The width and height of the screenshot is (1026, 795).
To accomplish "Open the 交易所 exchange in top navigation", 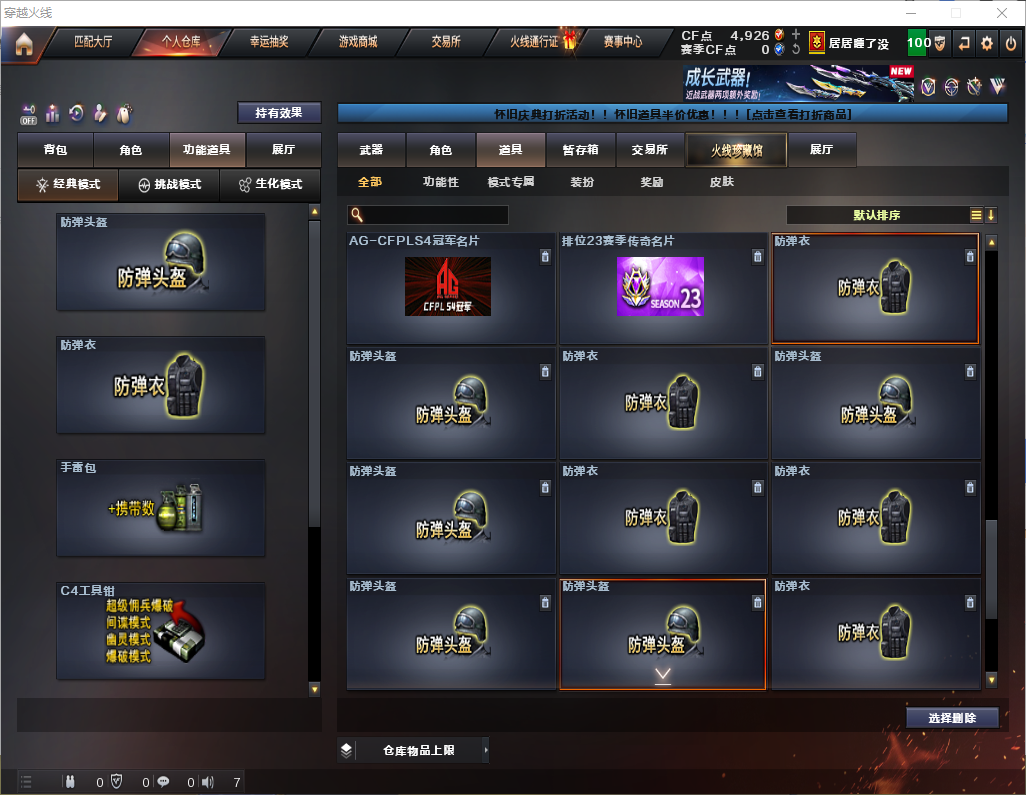I will 446,42.
